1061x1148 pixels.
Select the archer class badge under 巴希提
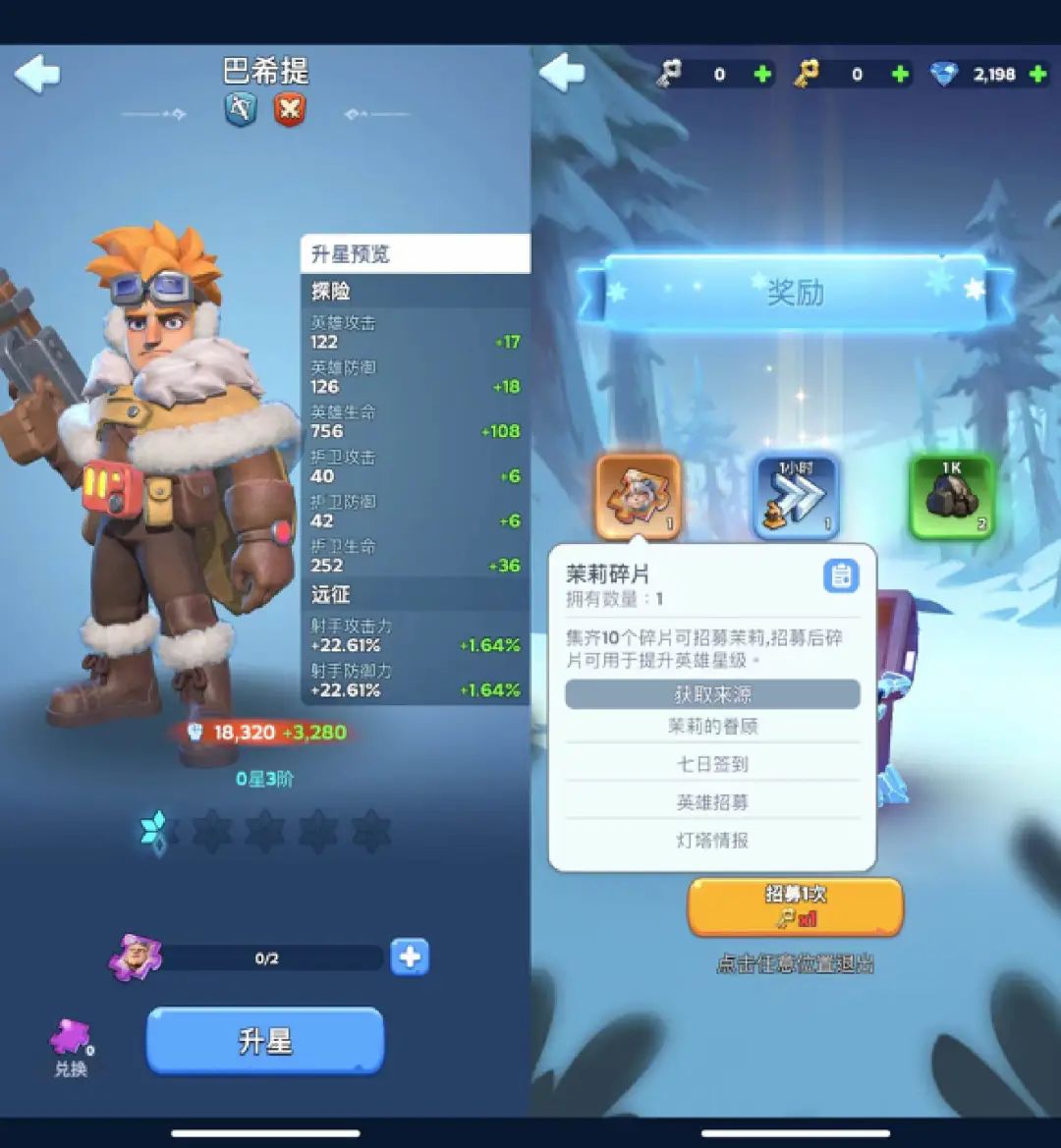(241, 109)
